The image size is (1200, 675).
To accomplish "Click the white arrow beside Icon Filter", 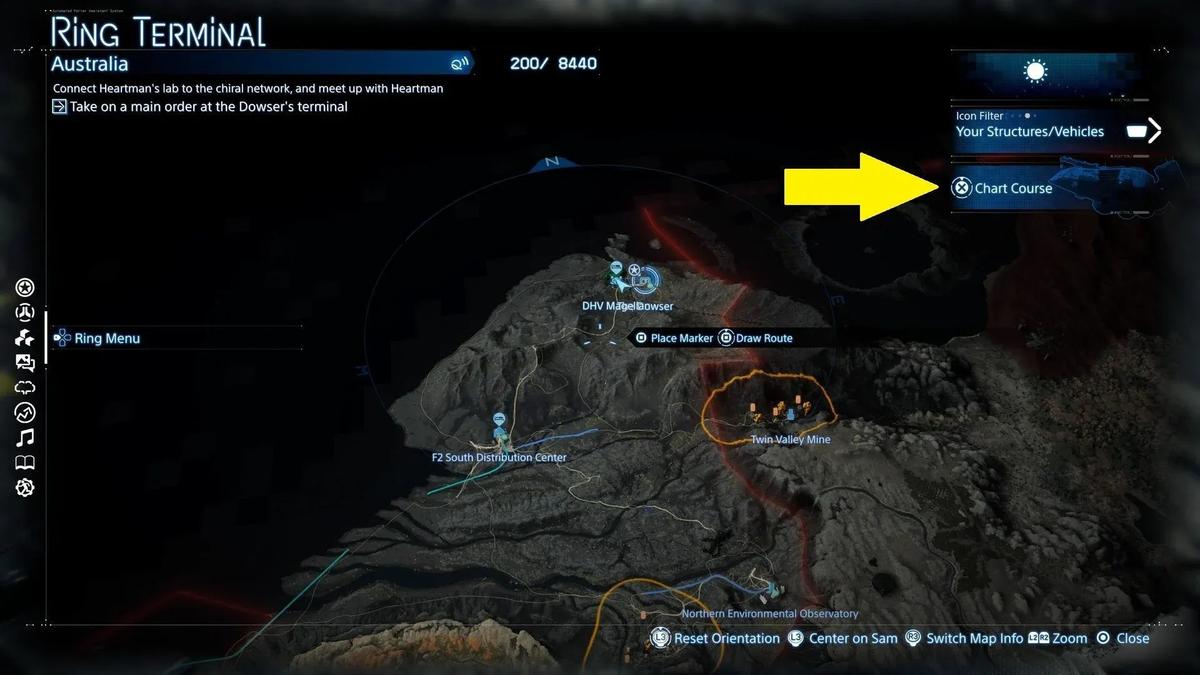I will pos(1154,130).
